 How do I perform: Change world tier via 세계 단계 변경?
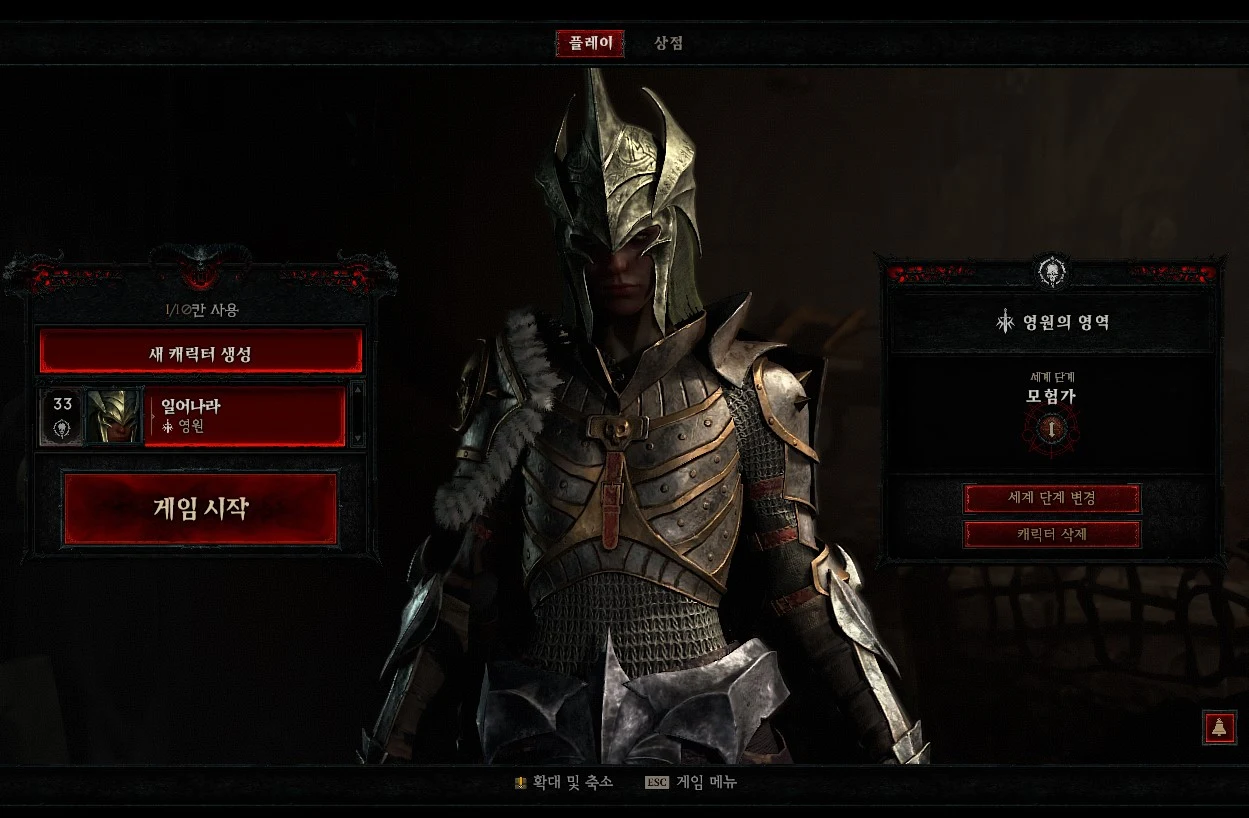[x=1051, y=498]
